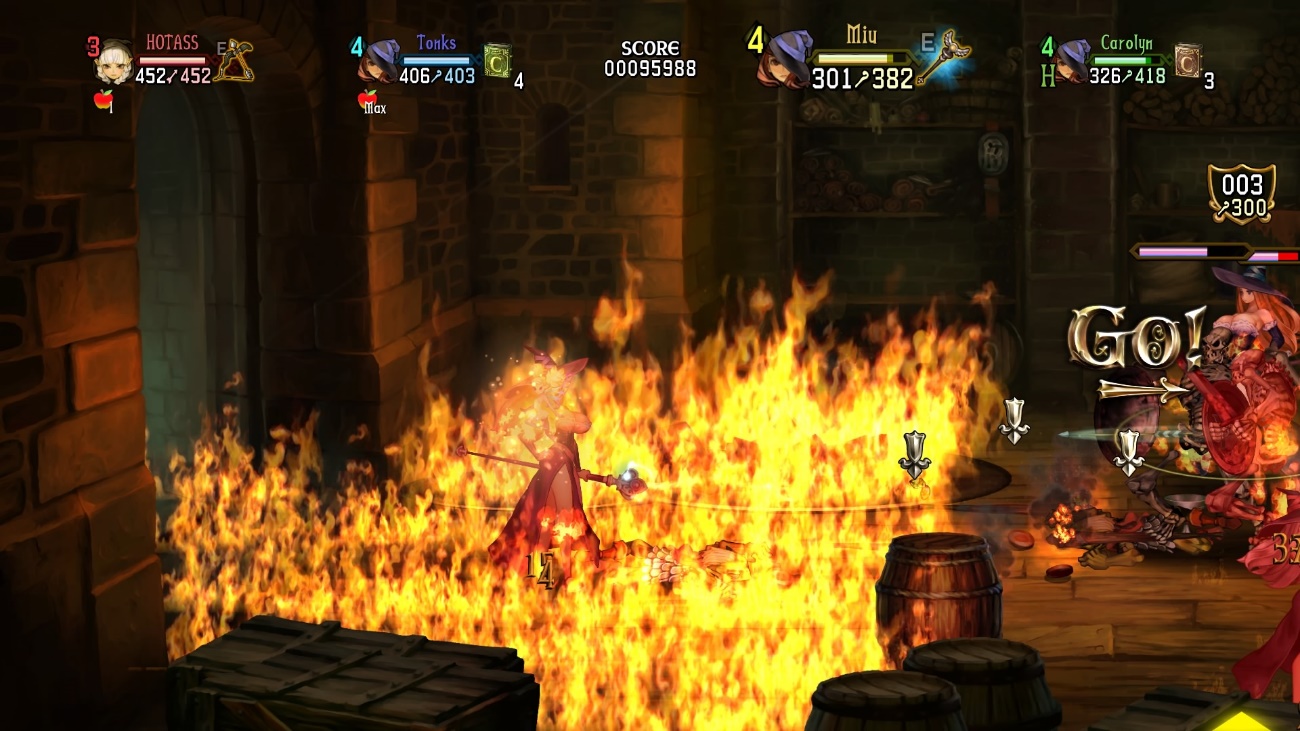Click HOTASS's equipped bow icon
The height and width of the screenshot is (731, 1300).
point(235,60)
